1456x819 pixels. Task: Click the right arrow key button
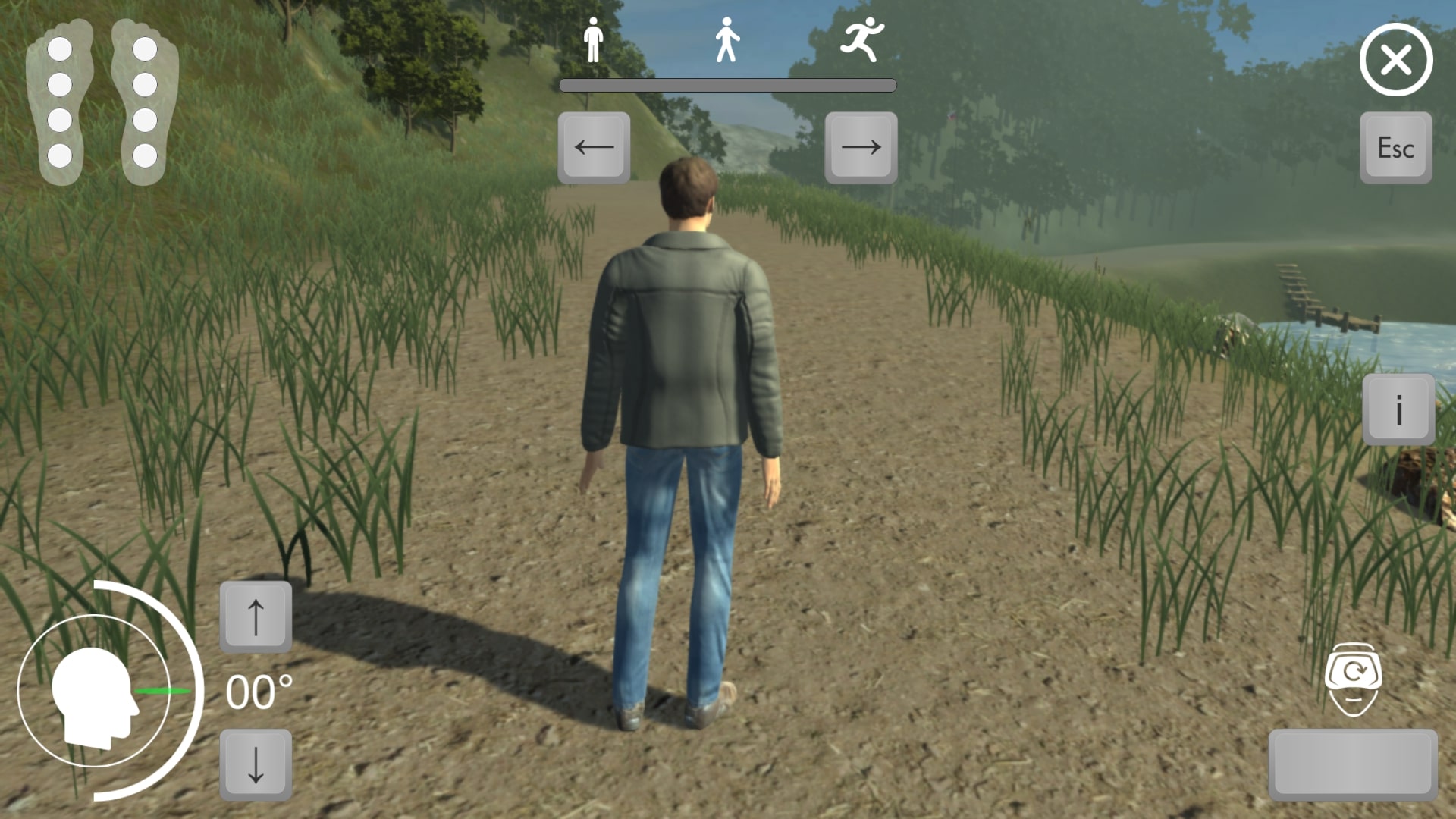pyautogui.click(x=861, y=147)
